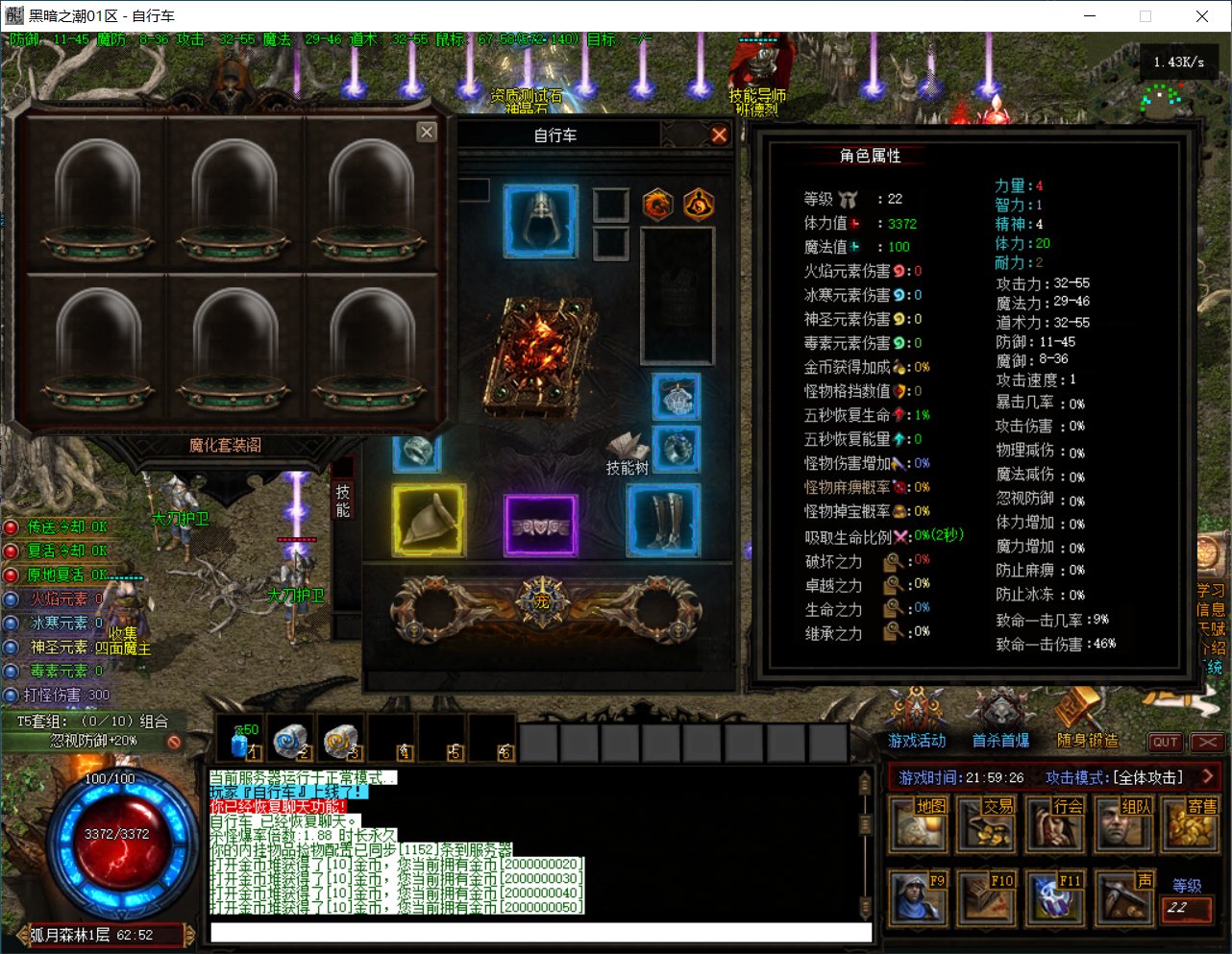1232x954 pixels.
Task: Open the 交易 trade menu
Action: point(986,824)
